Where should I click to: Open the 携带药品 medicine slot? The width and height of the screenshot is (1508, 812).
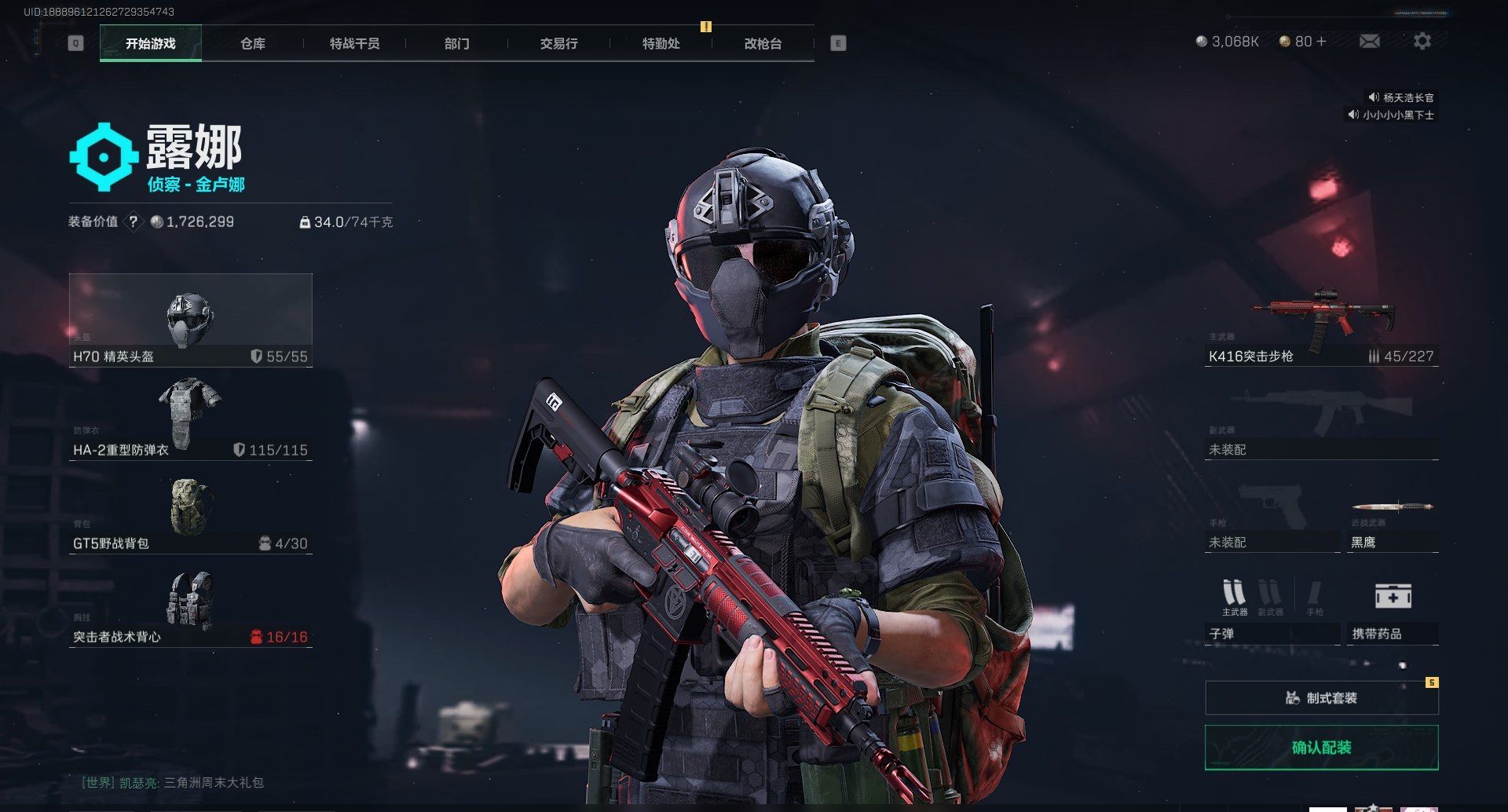point(1393,613)
